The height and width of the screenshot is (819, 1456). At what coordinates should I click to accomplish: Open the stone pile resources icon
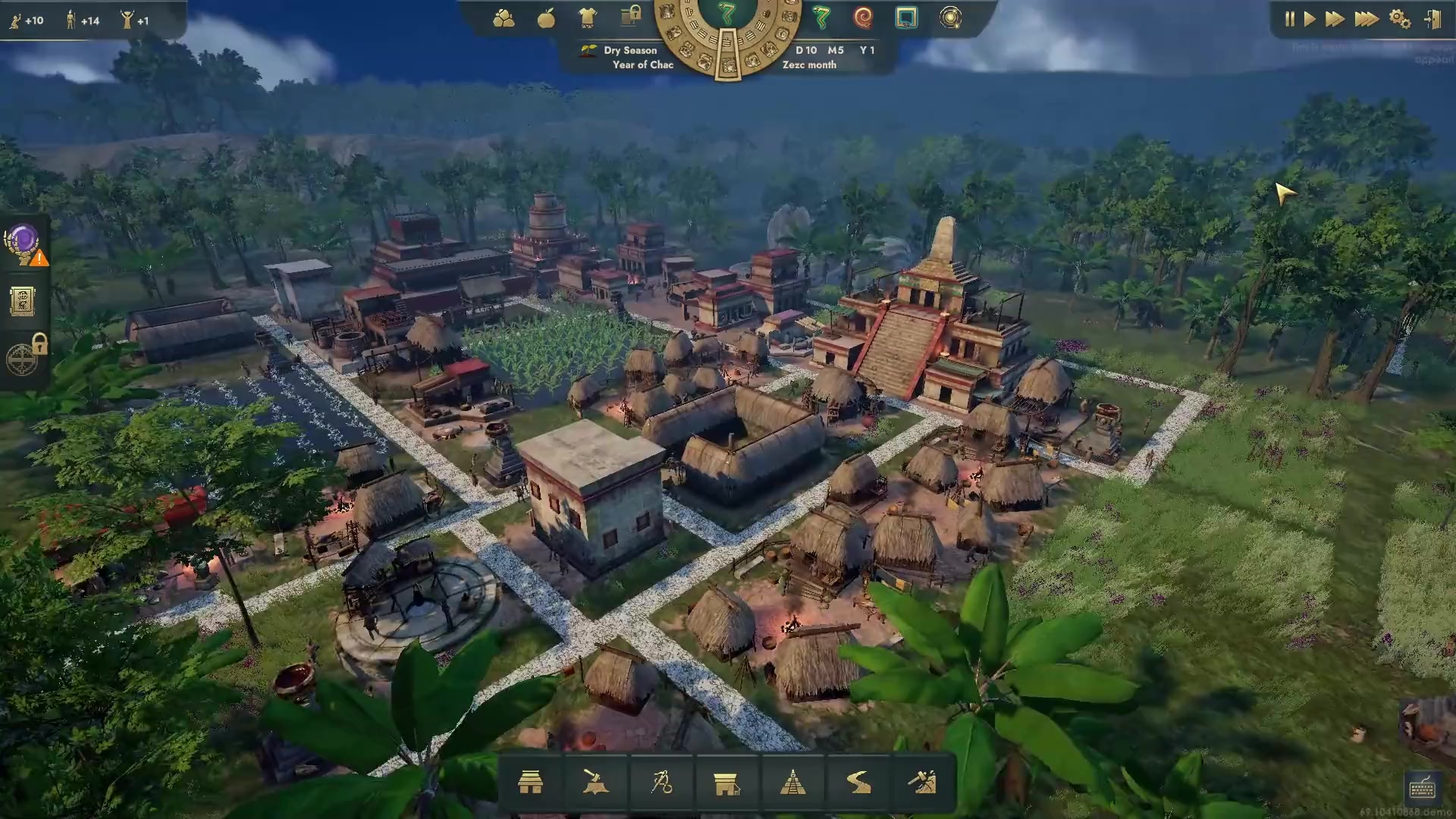click(x=504, y=18)
